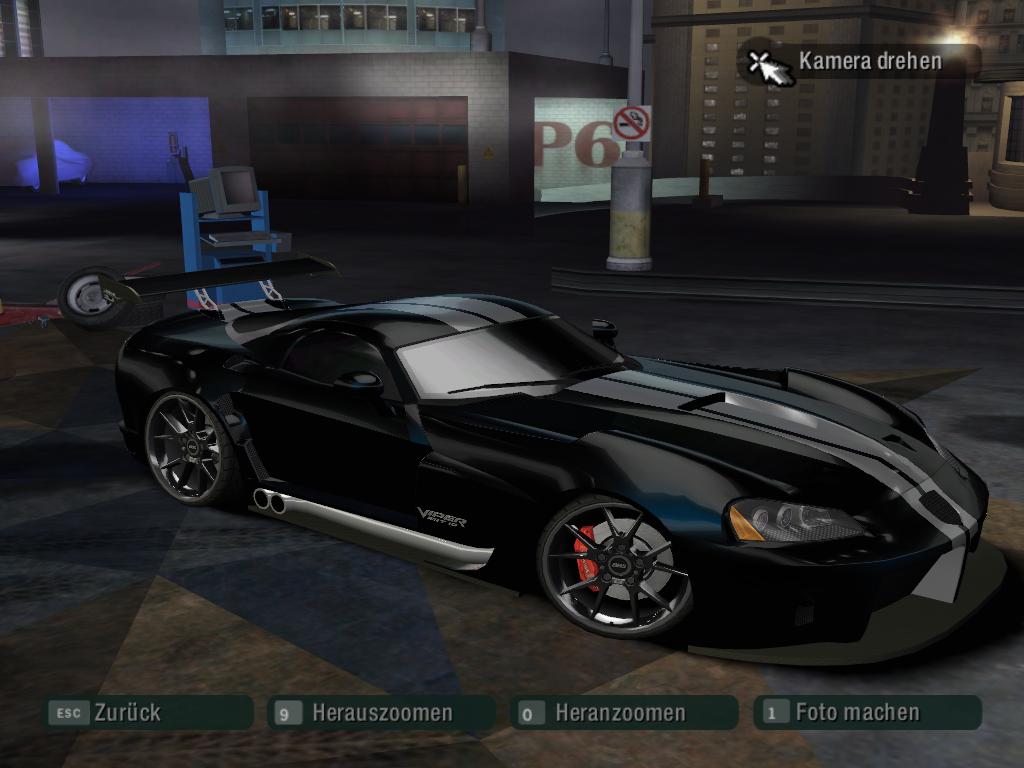Take a photo with Foto machen
Viewport: 1024px width, 768px height.
coord(866,712)
